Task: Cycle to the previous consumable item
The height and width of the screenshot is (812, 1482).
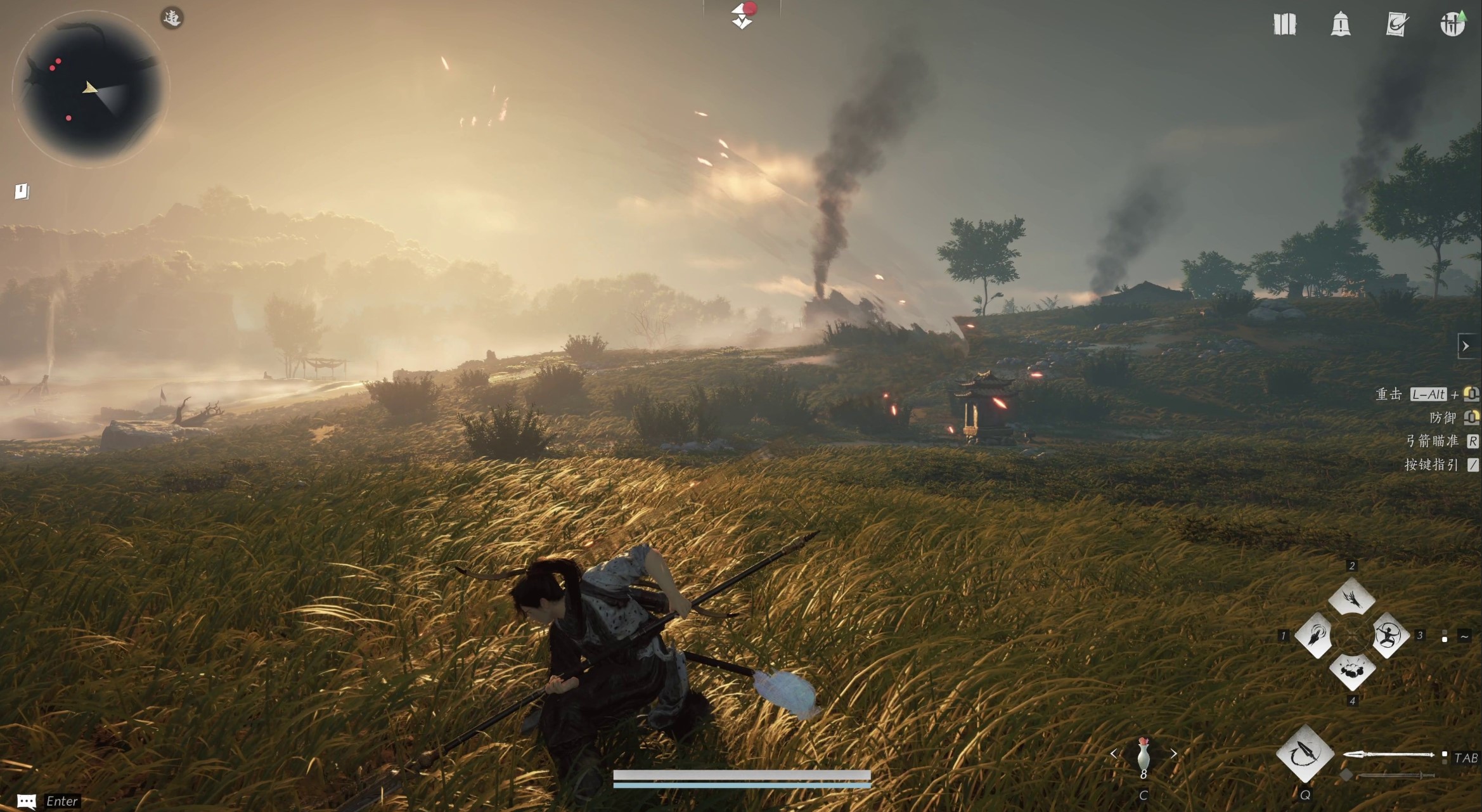Action: point(1114,754)
